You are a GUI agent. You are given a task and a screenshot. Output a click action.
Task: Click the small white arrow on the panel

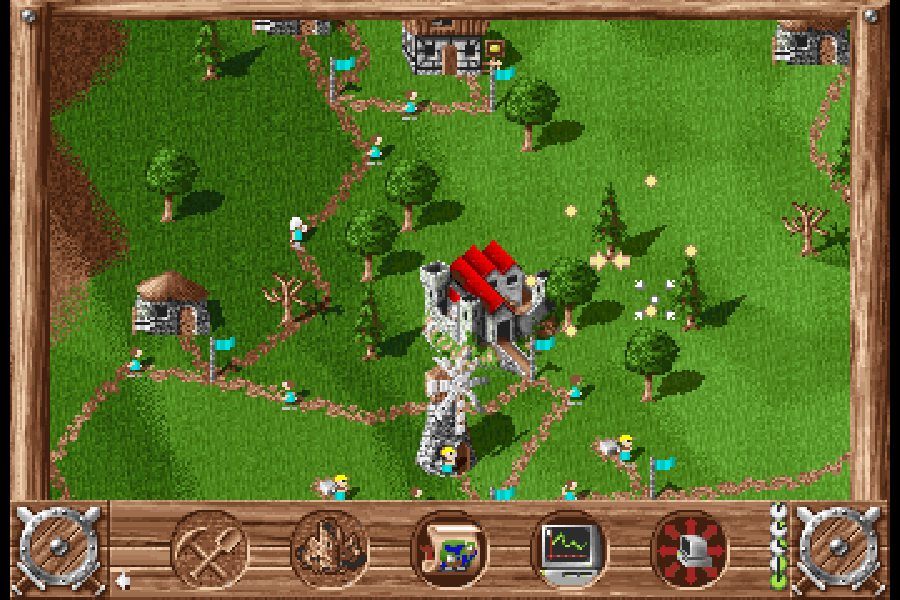[122, 579]
